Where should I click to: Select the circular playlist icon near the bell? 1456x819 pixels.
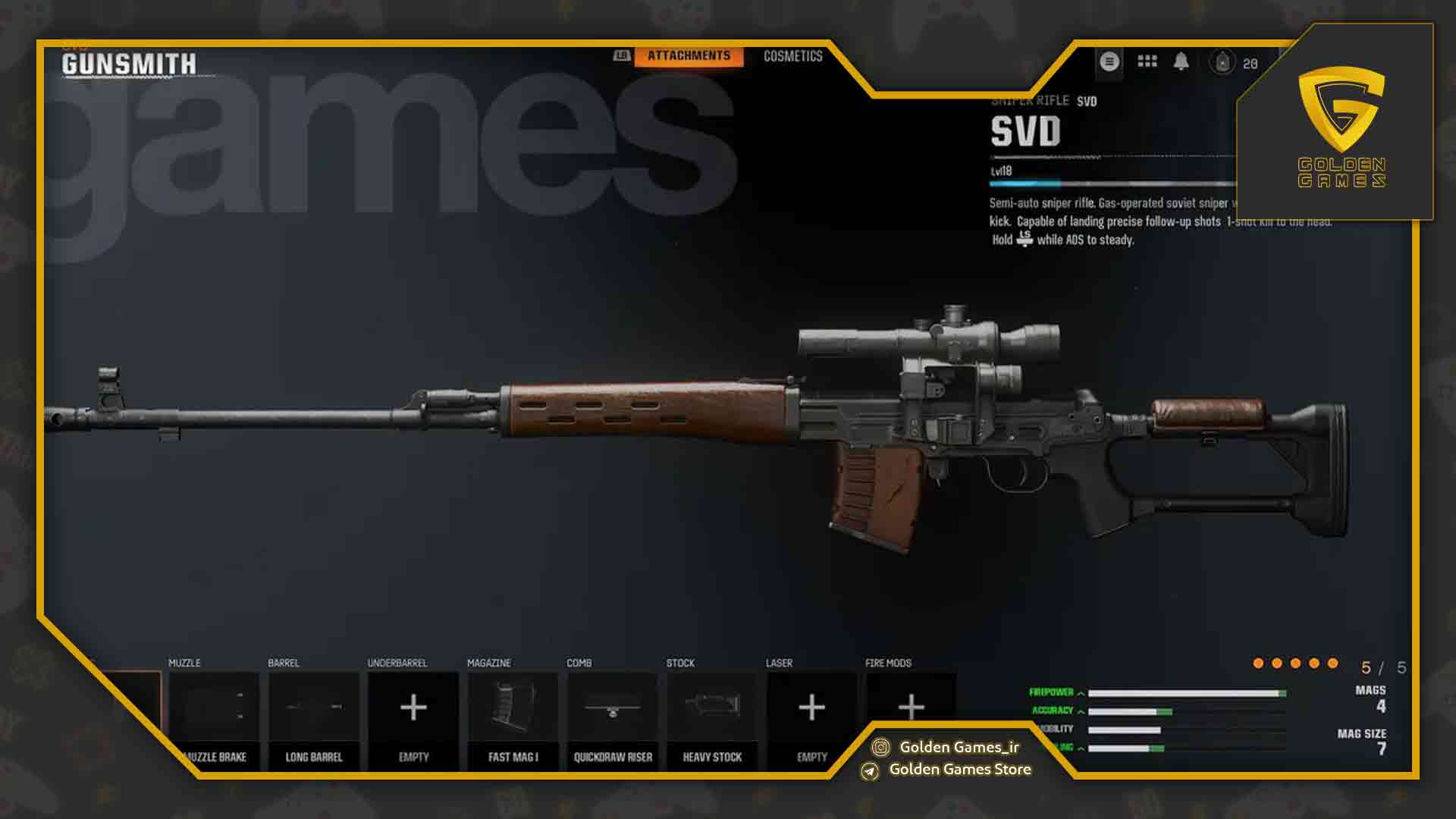[x=1109, y=61]
